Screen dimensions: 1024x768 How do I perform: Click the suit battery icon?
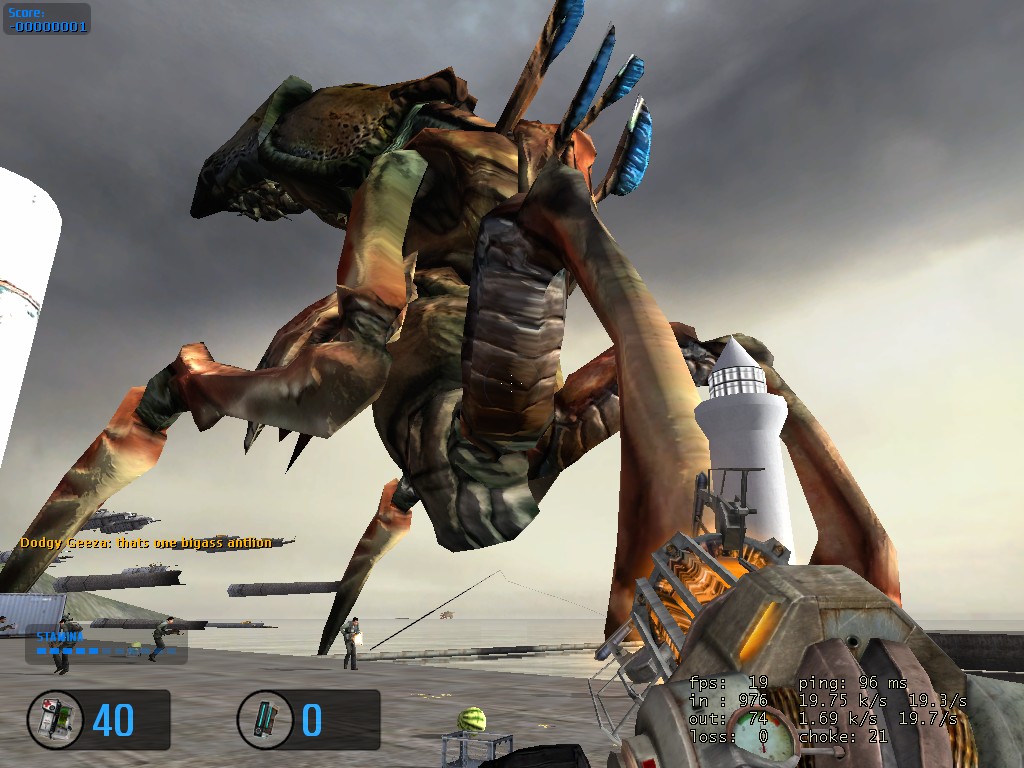pyautogui.click(x=265, y=719)
